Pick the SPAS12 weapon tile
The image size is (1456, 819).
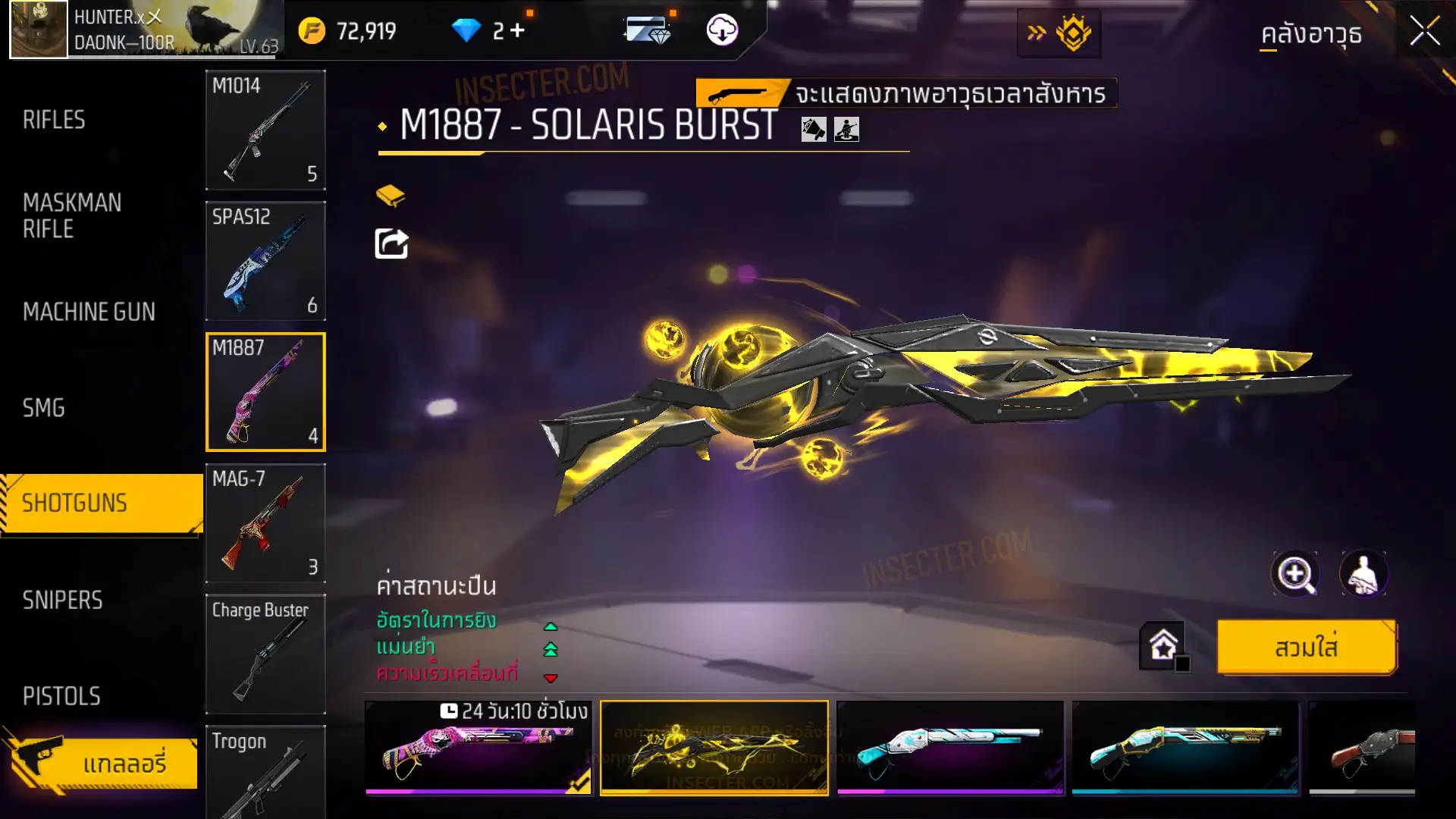[265, 261]
